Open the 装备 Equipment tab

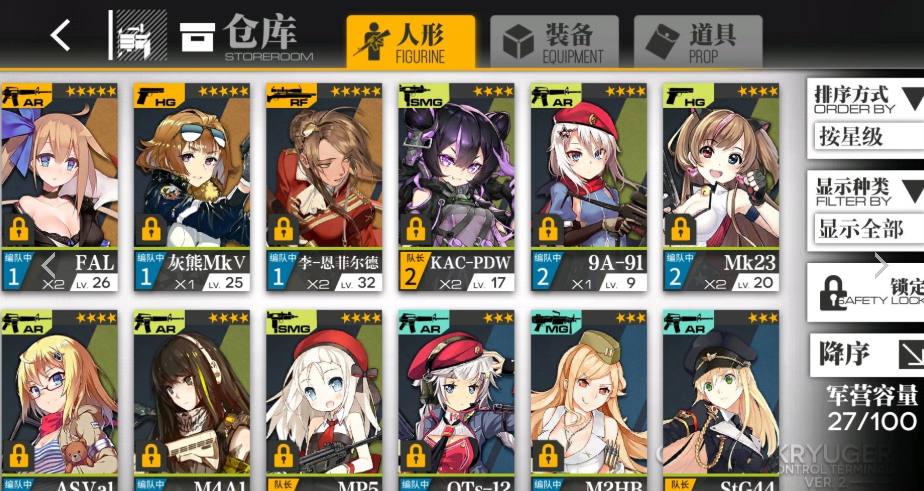coord(554,41)
